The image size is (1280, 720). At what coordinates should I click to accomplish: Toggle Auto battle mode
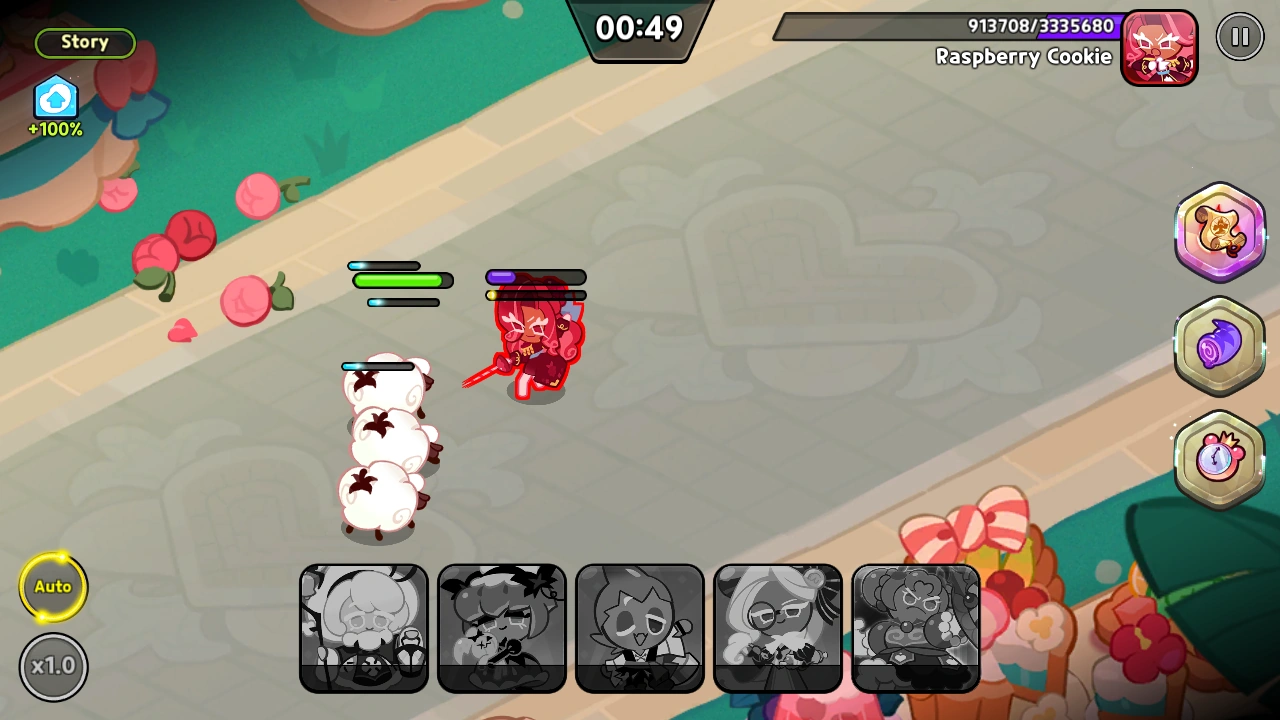(53, 587)
